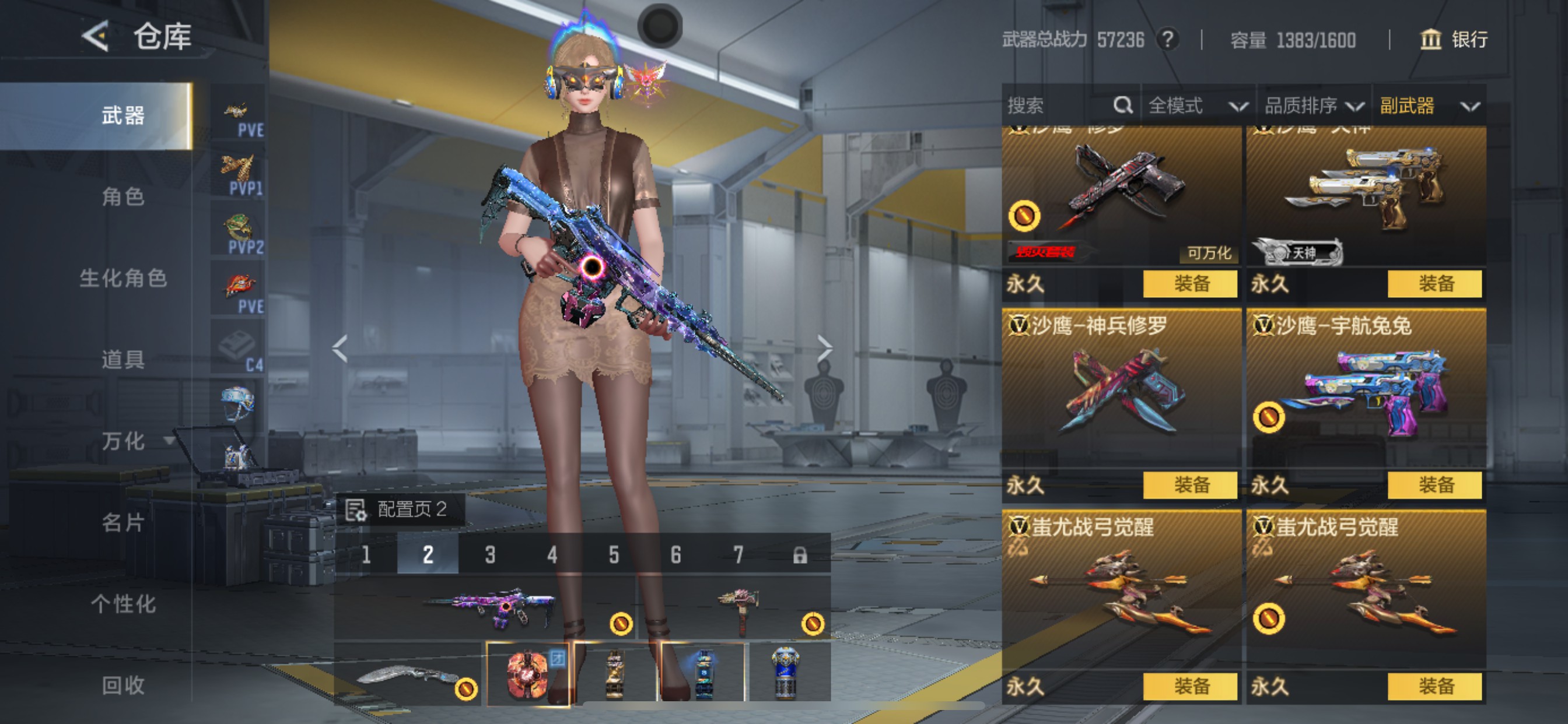
Task: Open the 名片 section
Action: pyautogui.click(x=123, y=523)
